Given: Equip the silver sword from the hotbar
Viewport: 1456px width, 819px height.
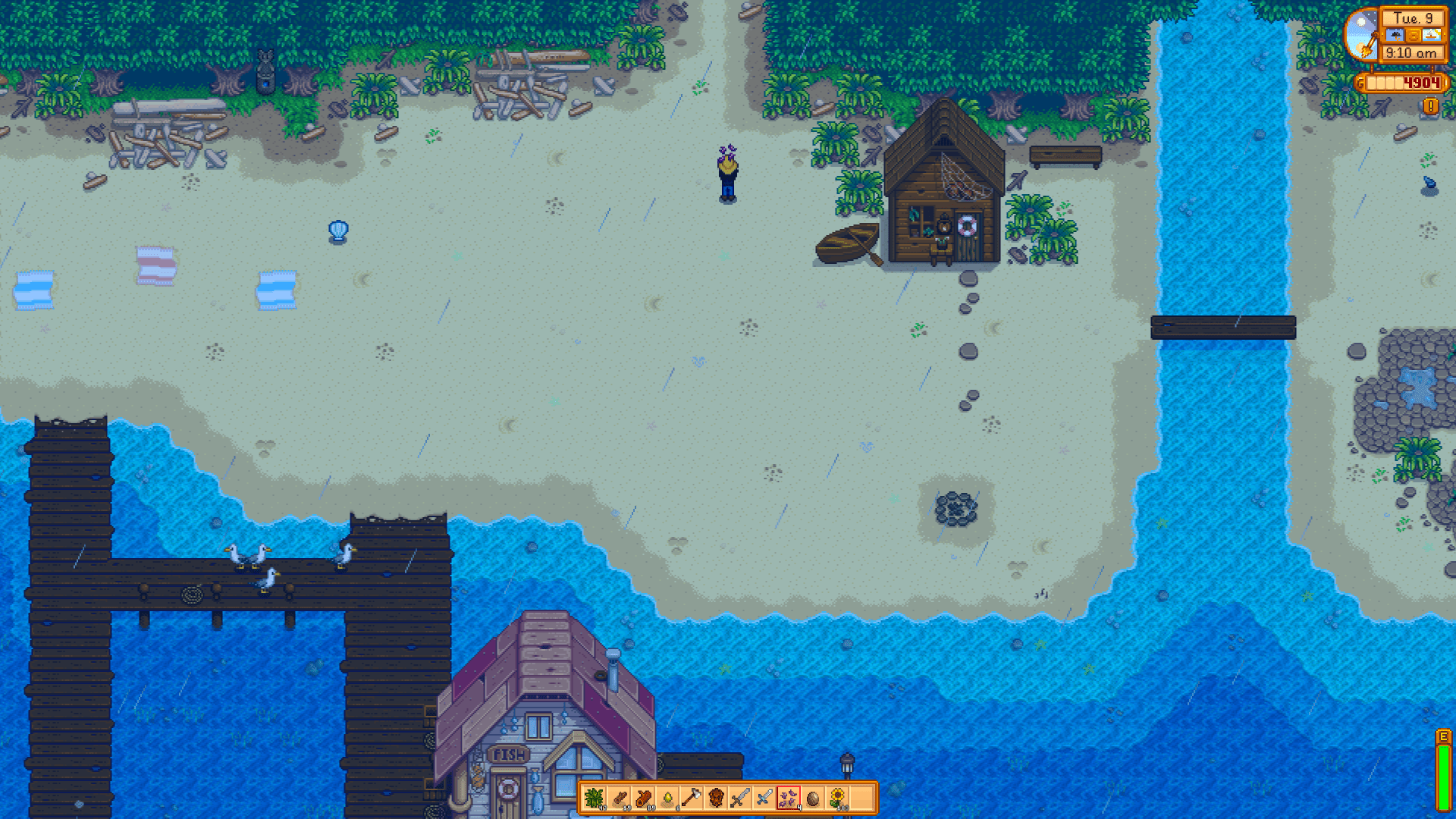Looking at the screenshot, I should coord(740,797).
